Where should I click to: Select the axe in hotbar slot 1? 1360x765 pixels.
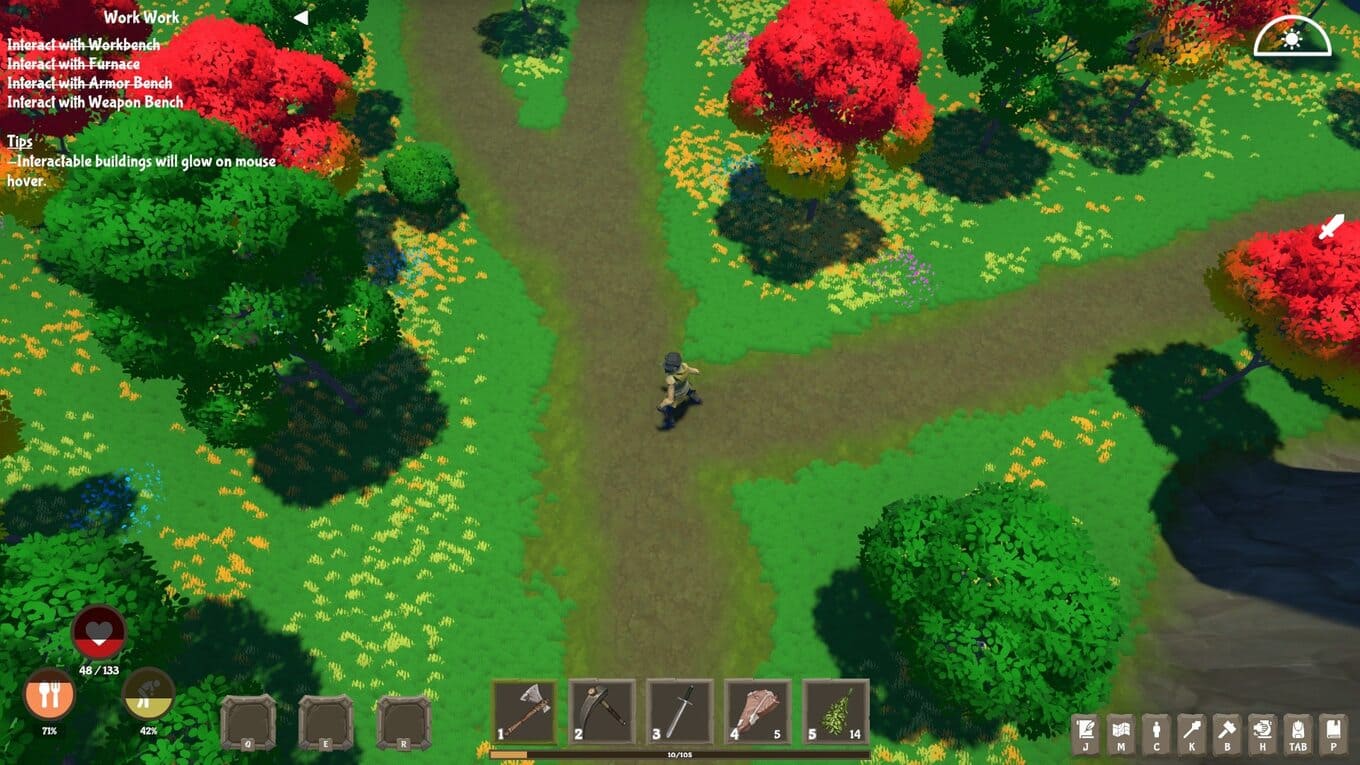tap(524, 711)
